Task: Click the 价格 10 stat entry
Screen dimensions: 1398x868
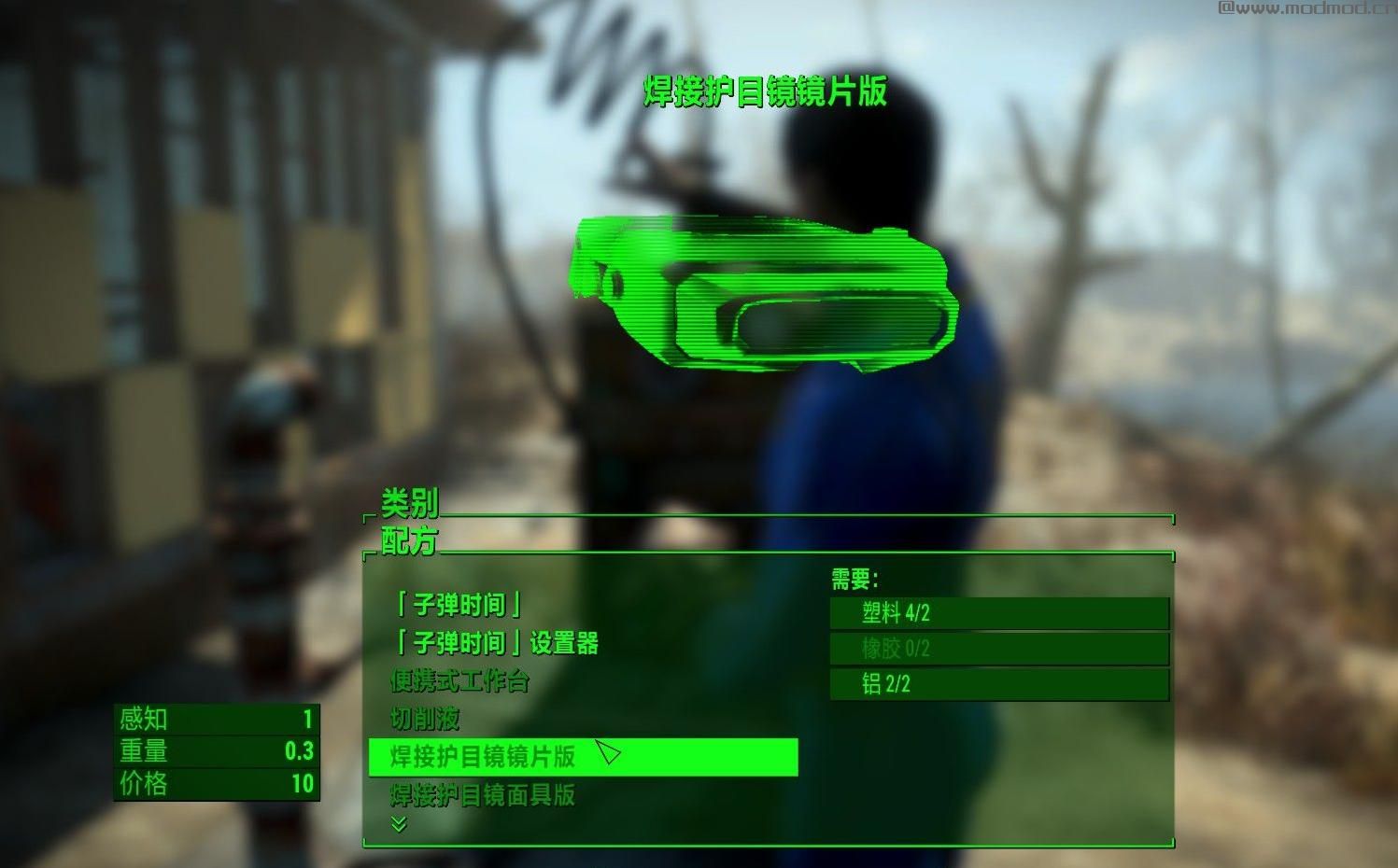Action: 215,787
